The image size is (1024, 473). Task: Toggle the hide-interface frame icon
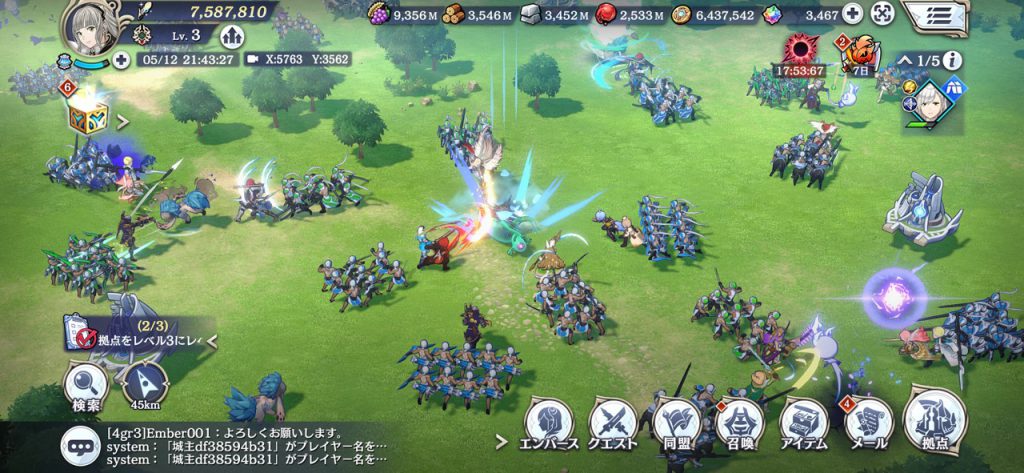pos(881,14)
